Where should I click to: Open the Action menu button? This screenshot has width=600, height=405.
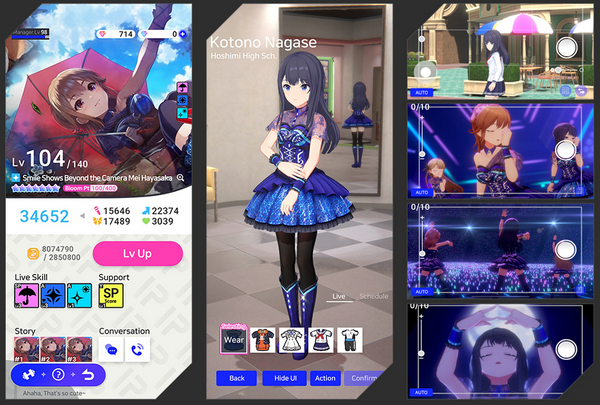coord(324,378)
